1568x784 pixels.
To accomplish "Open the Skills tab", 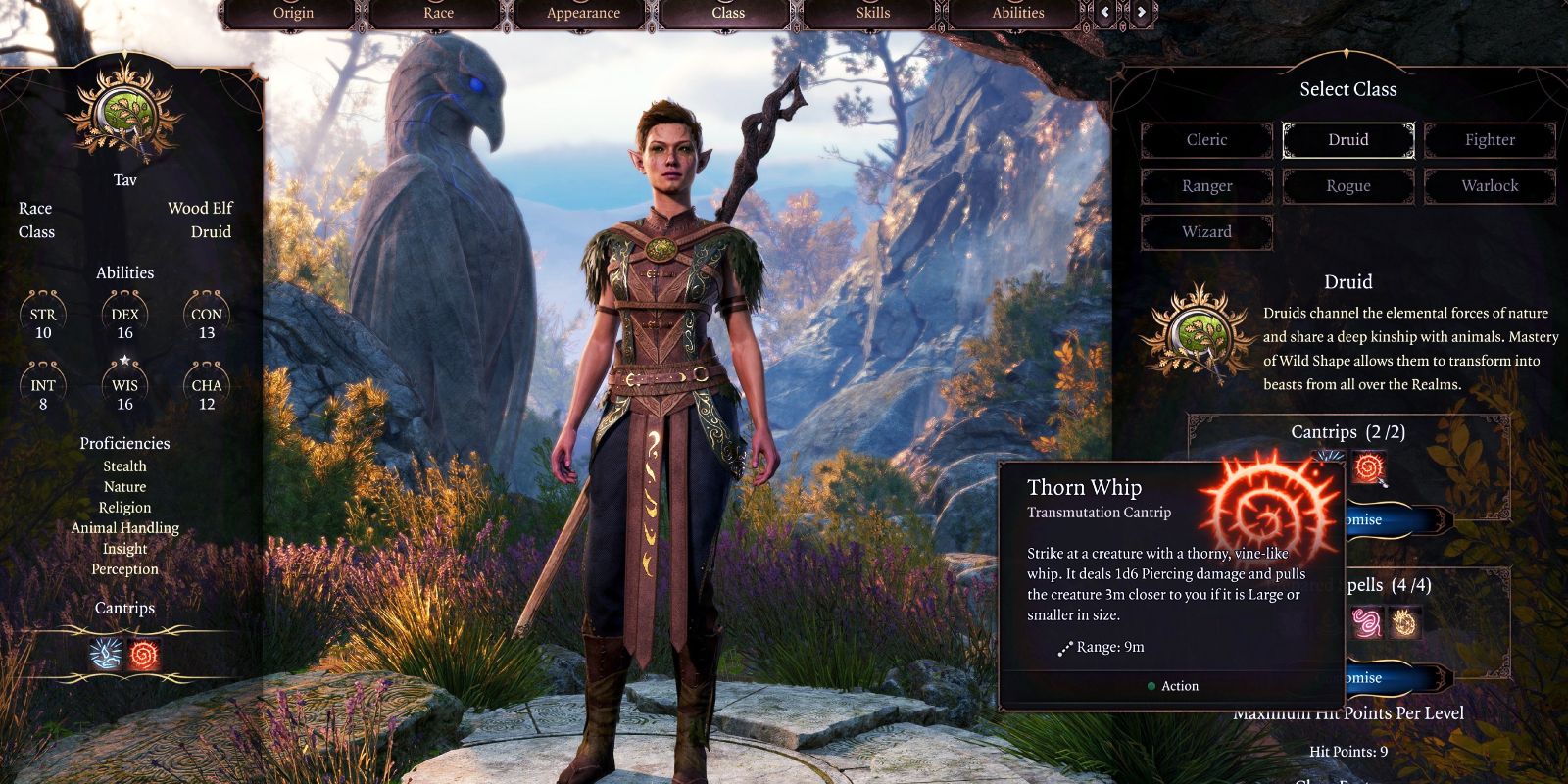I will click(873, 13).
